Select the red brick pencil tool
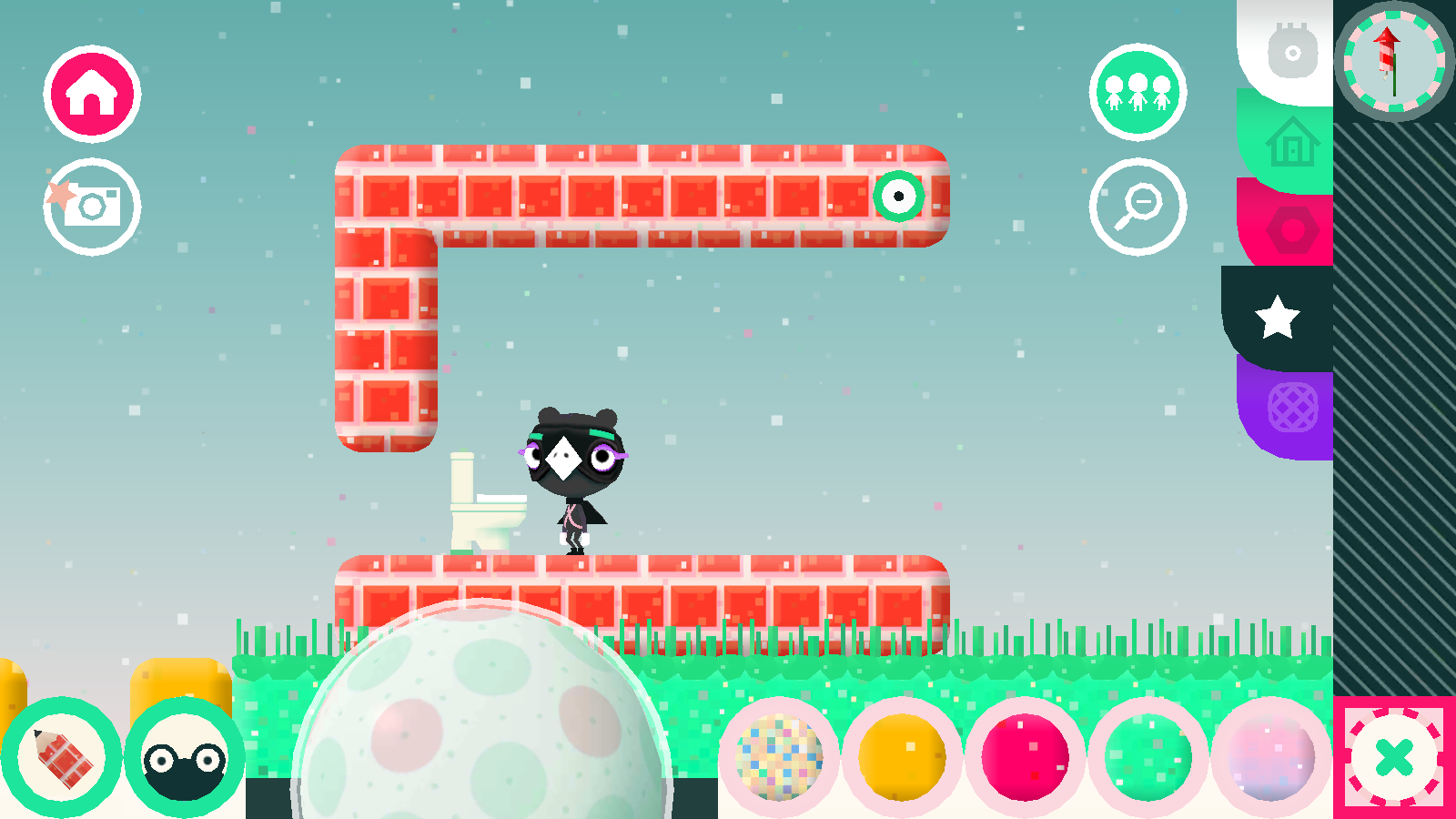Screen dimensions: 1456x819 61,757
